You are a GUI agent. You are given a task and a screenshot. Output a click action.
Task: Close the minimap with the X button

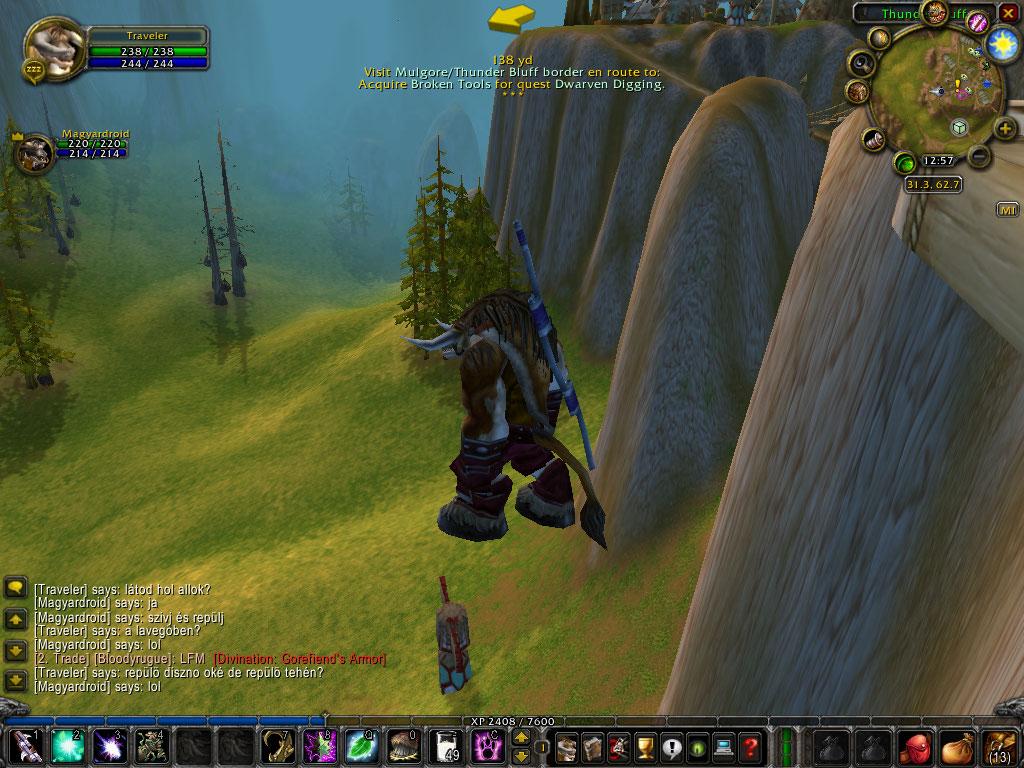tap(1008, 12)
